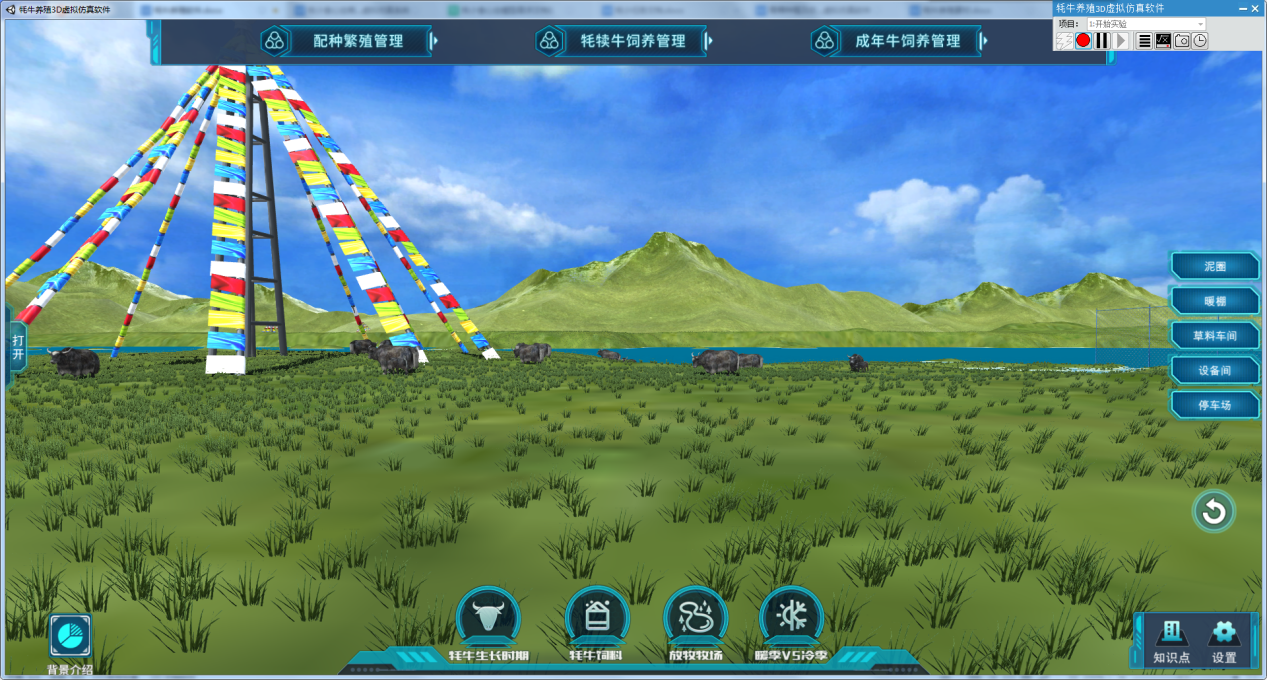1267x680 pixels.
Task: Open the 牦犊牛饲养管理 menu
Action: [x=632, y=41]
